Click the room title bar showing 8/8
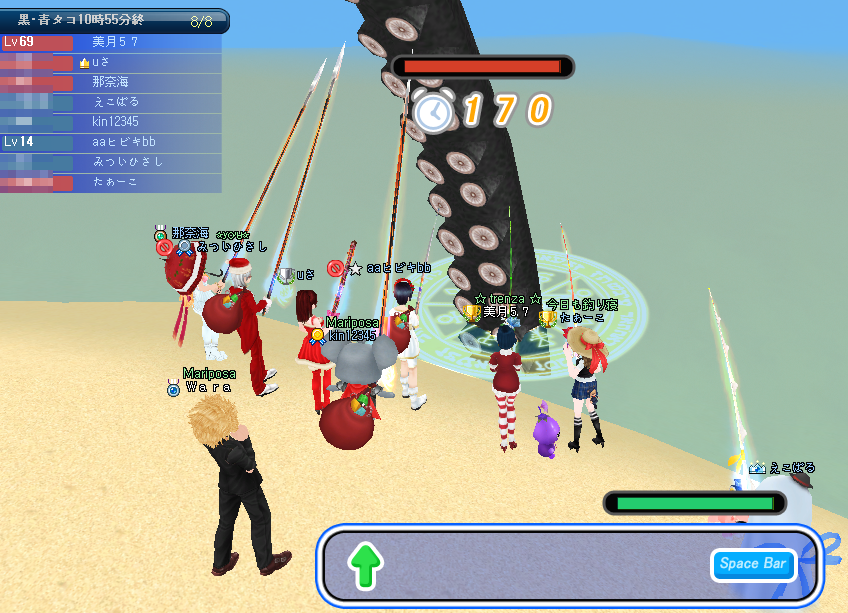Image resolution: width=848 pixels, height=613 pixels. pyautogui.click(x=114, y=20)
